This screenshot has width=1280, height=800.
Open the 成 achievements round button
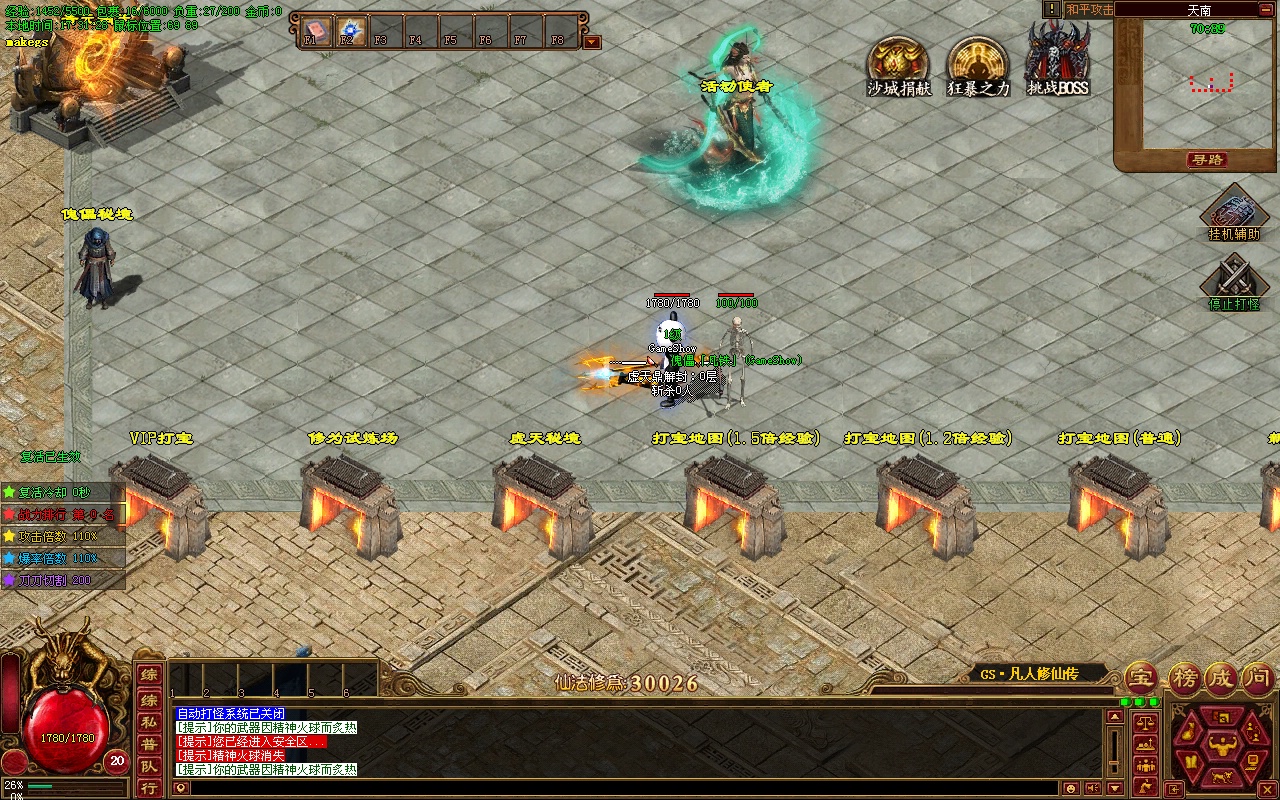coord(1220,678)
